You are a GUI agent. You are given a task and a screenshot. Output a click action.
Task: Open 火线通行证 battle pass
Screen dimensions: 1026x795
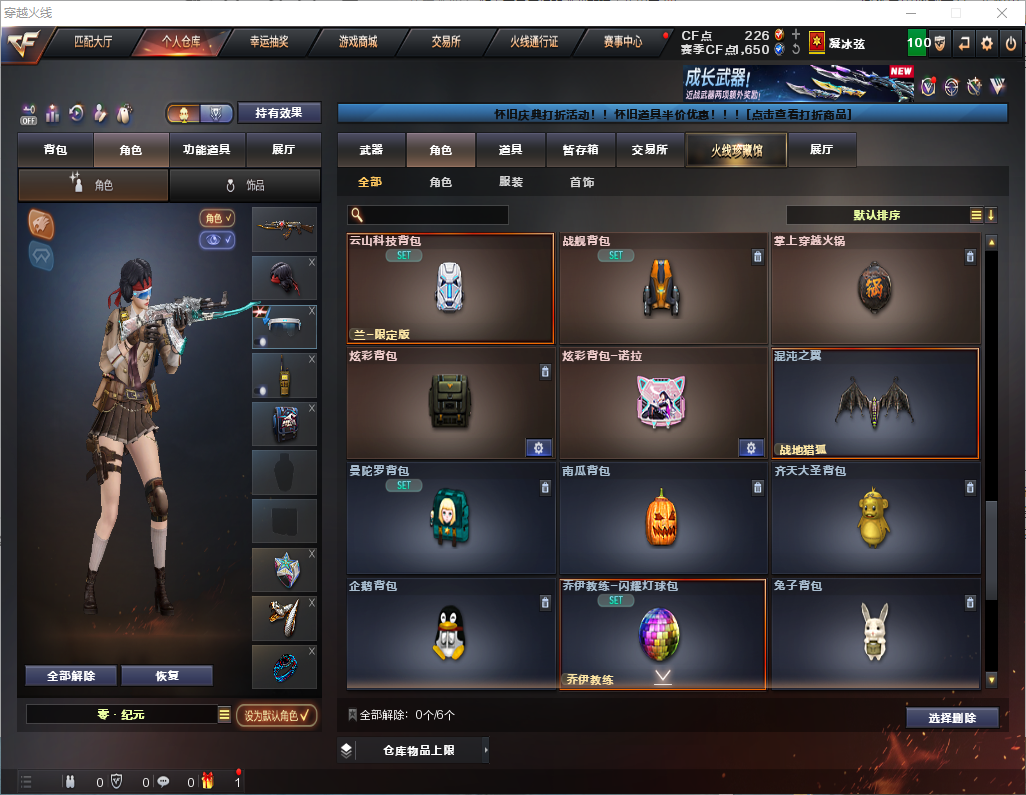[534, 42]
